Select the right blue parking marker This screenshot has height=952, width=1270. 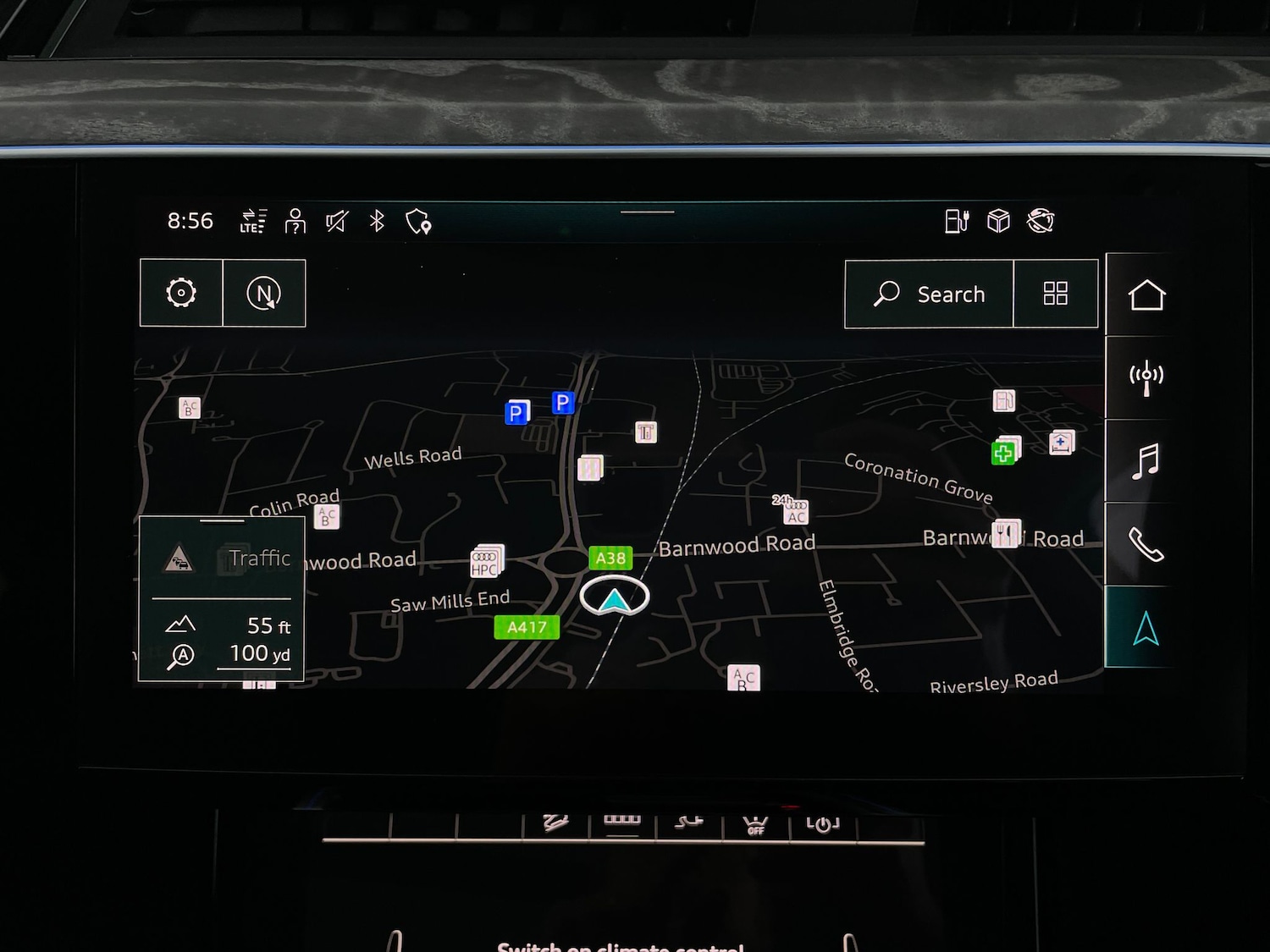[563, 402]
